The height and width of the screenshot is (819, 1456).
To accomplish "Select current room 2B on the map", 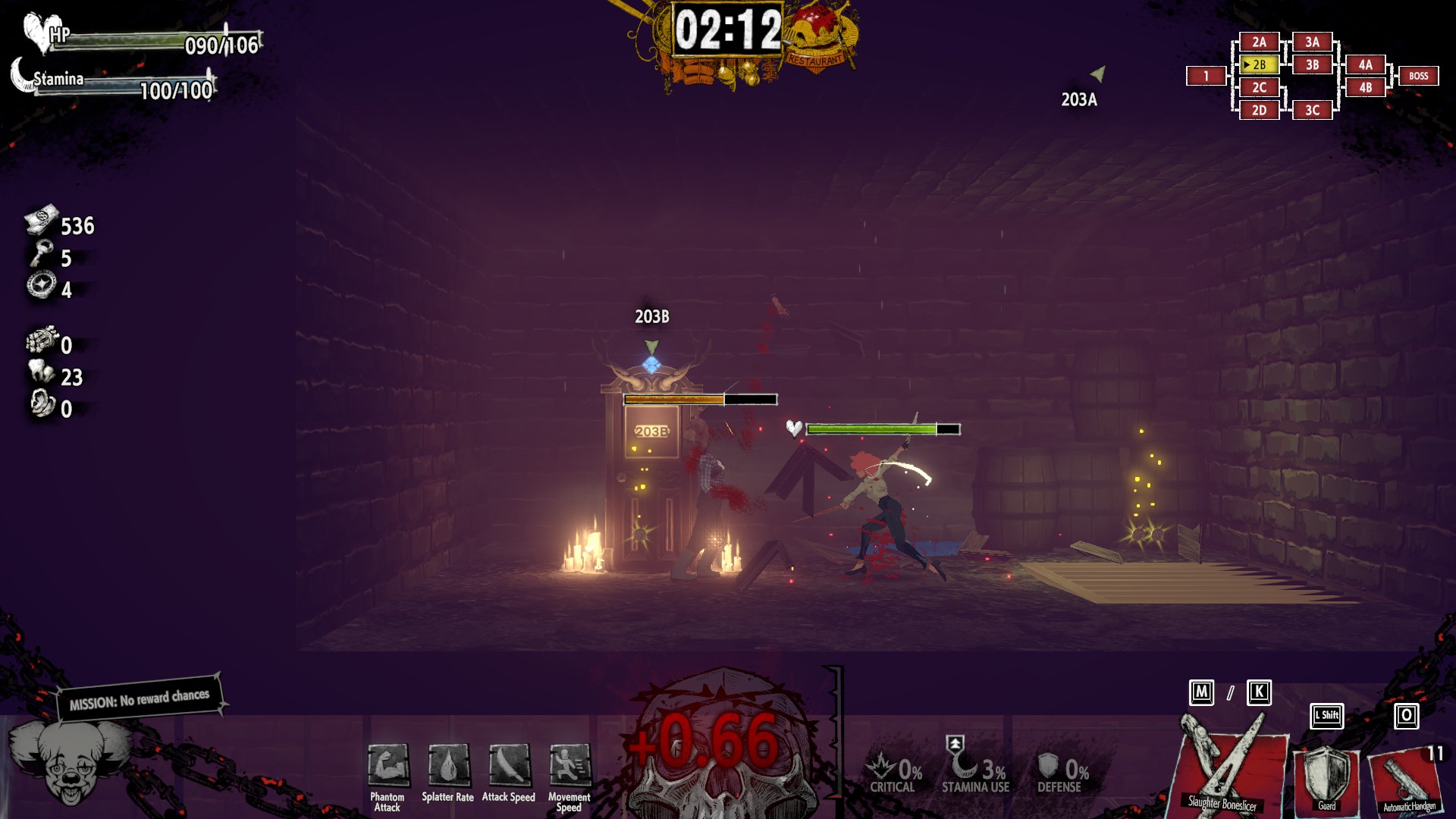I will pyautogui.click(x=1260, y=65).
